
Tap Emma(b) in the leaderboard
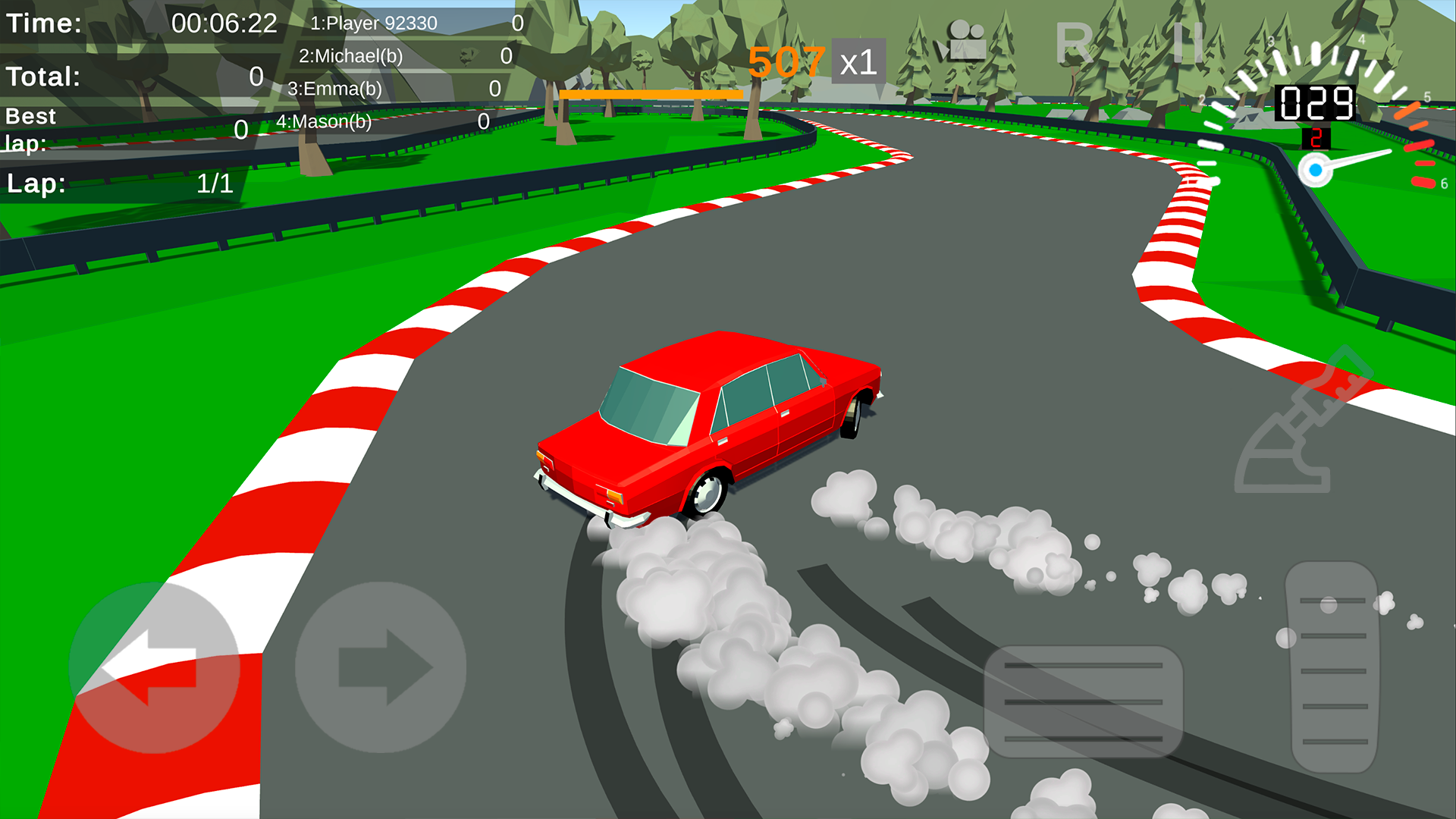[x=337, y=88]
